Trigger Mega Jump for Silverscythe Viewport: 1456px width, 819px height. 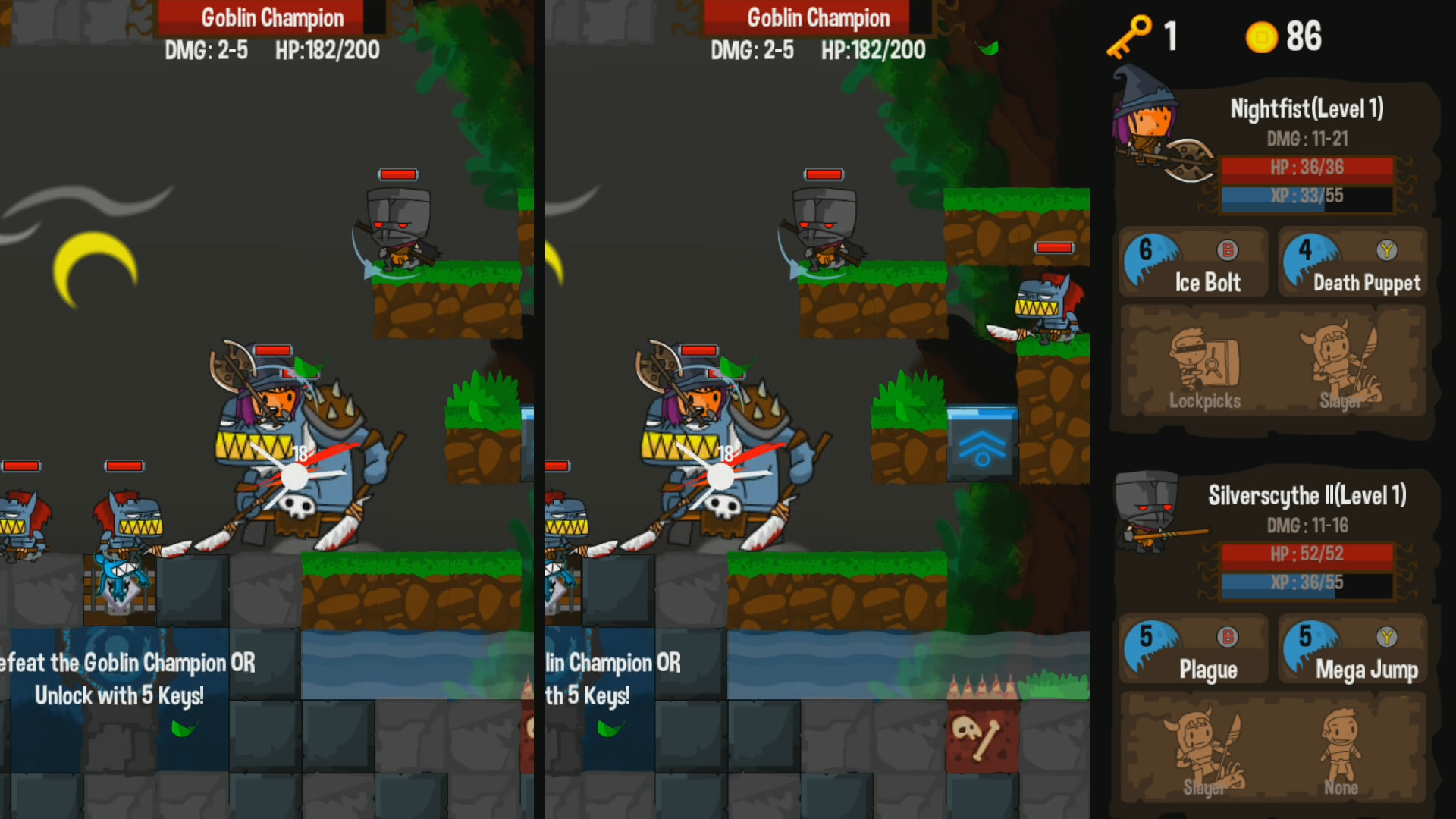[1353, 650]
